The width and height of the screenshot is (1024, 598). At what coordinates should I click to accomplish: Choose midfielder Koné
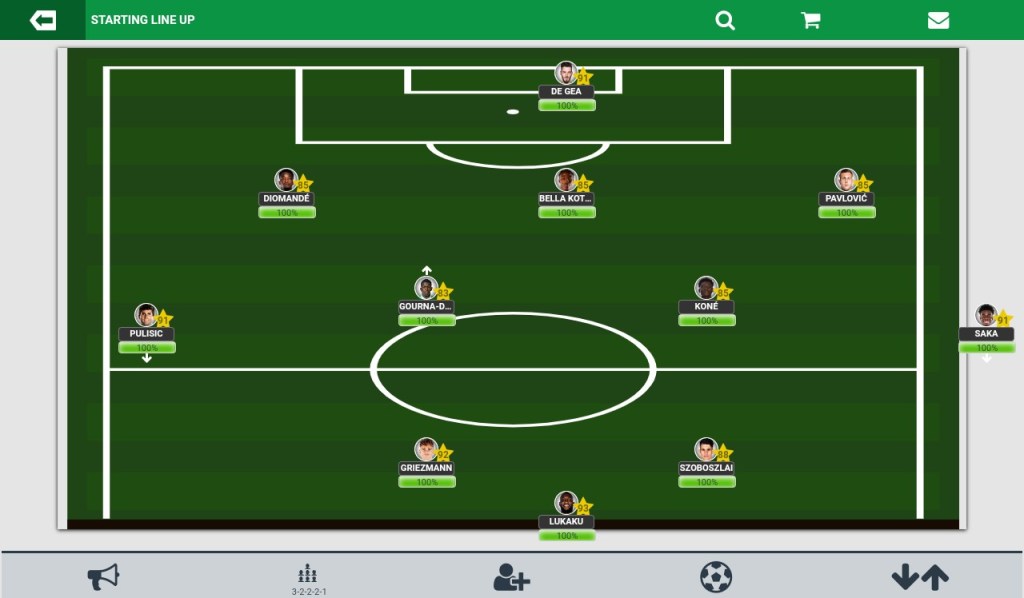pyautogui.click(x=707, y=289)
